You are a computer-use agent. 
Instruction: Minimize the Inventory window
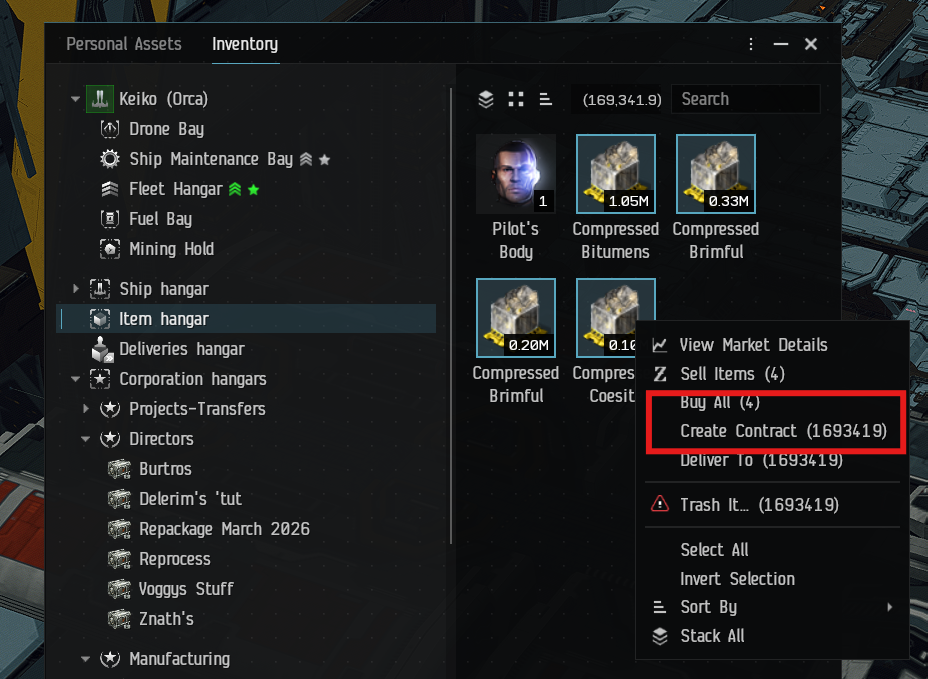tap(781, 44)
